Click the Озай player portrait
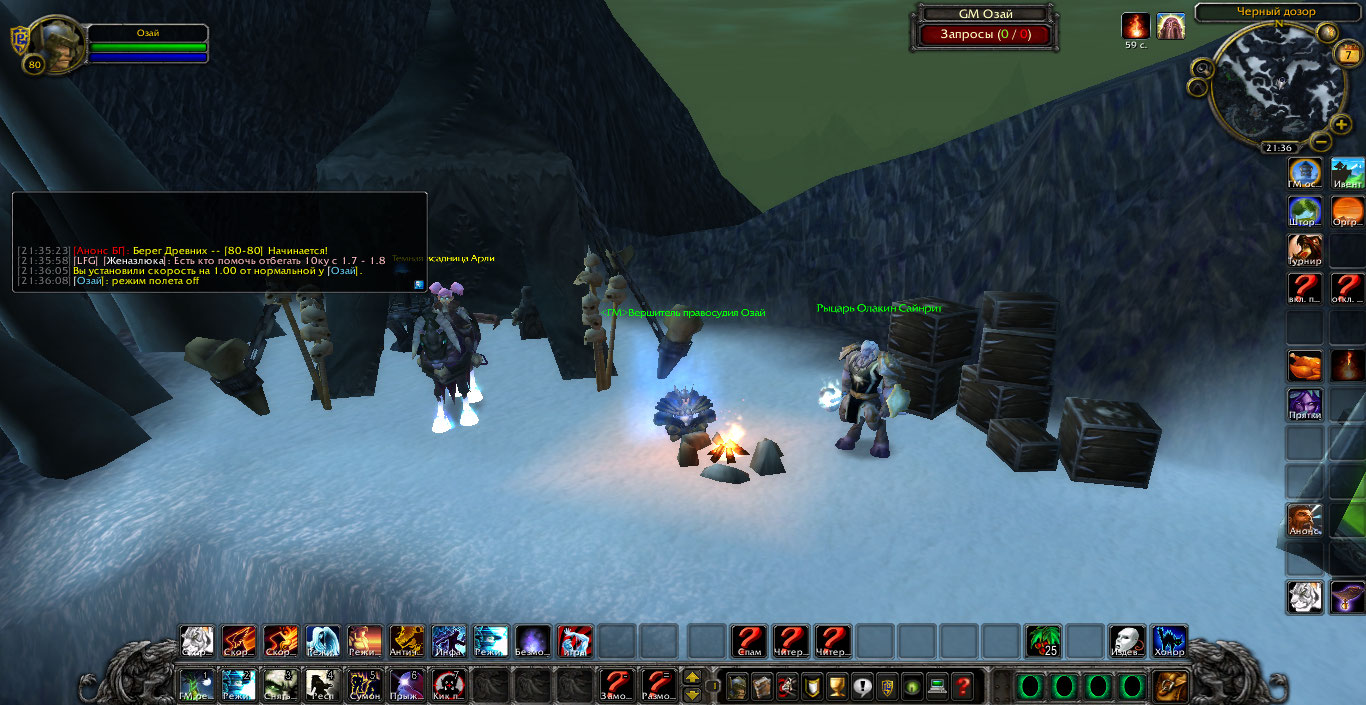1366x705 pixels. [x=57, y=42]
